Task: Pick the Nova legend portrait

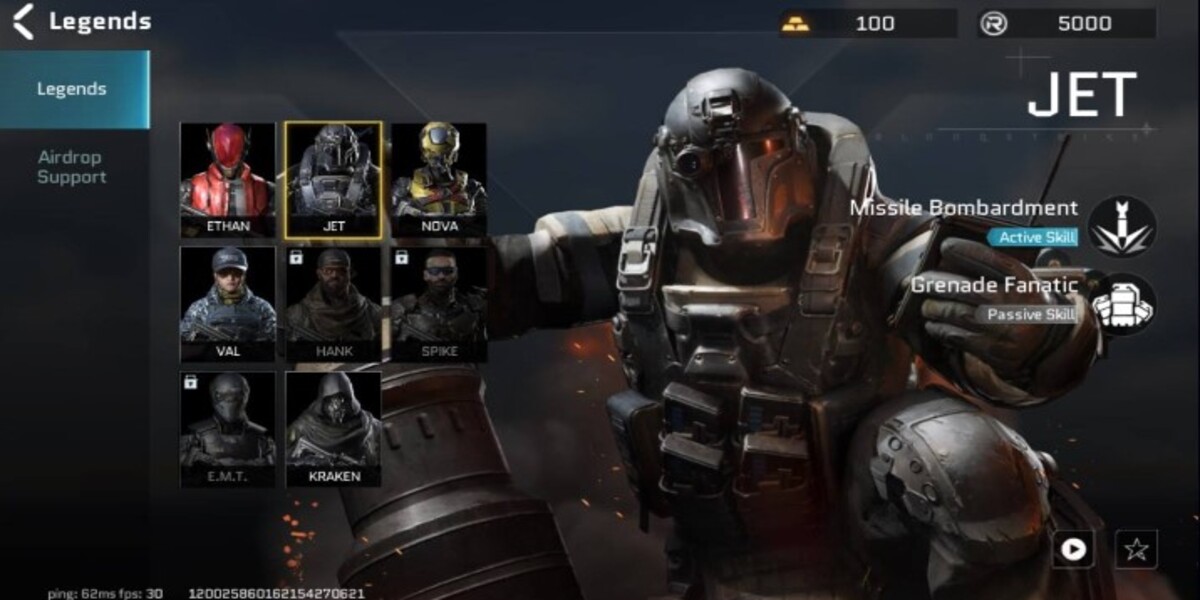Action: click(x=439, y=181)
